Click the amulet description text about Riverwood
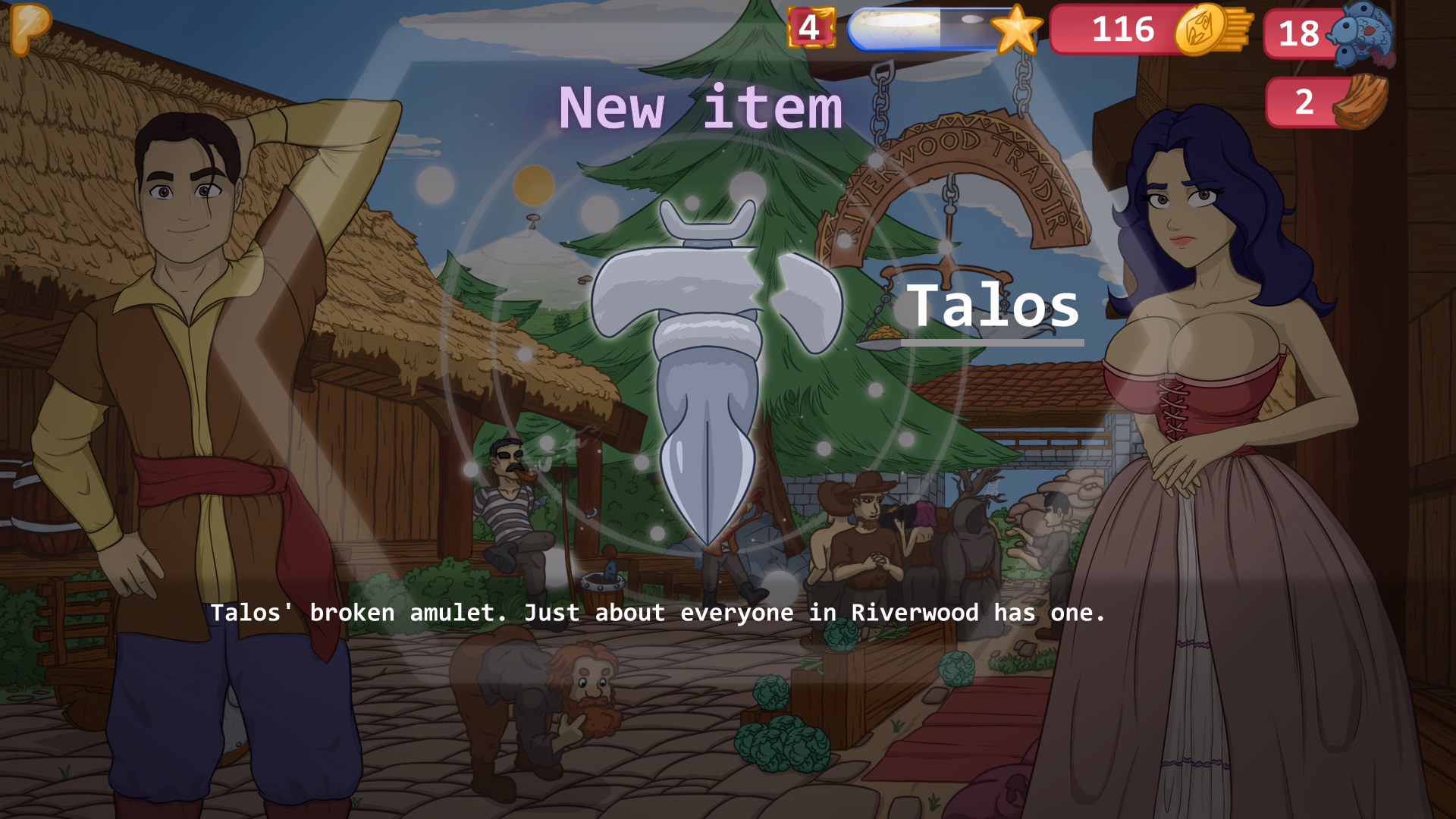Image resolution: width=1456 pixels, height=819 pixels. click(x=658, y=613)
